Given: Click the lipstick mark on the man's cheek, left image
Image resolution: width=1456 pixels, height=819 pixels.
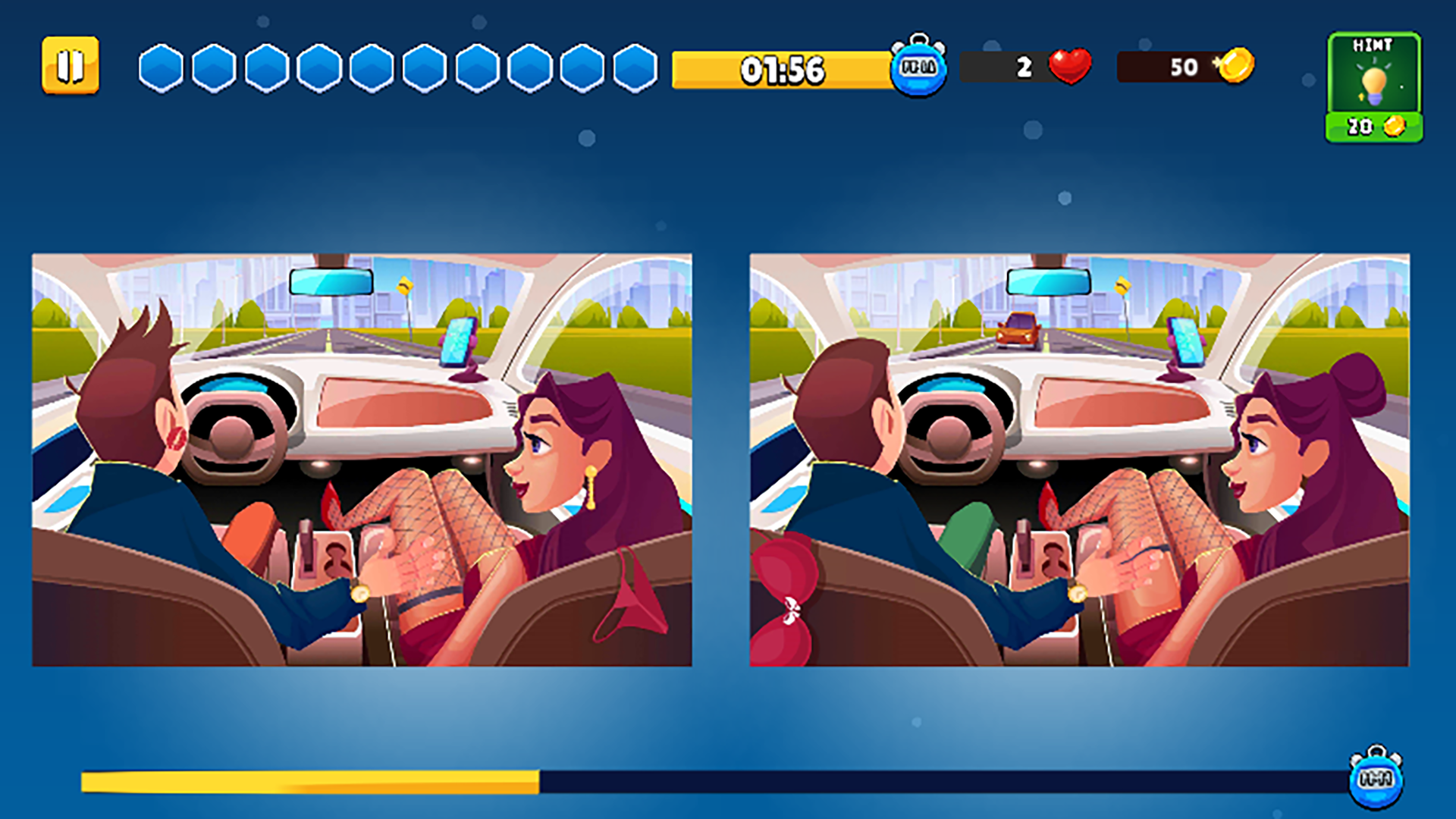Looking at the screenshot, I should [x=176, y=438].
